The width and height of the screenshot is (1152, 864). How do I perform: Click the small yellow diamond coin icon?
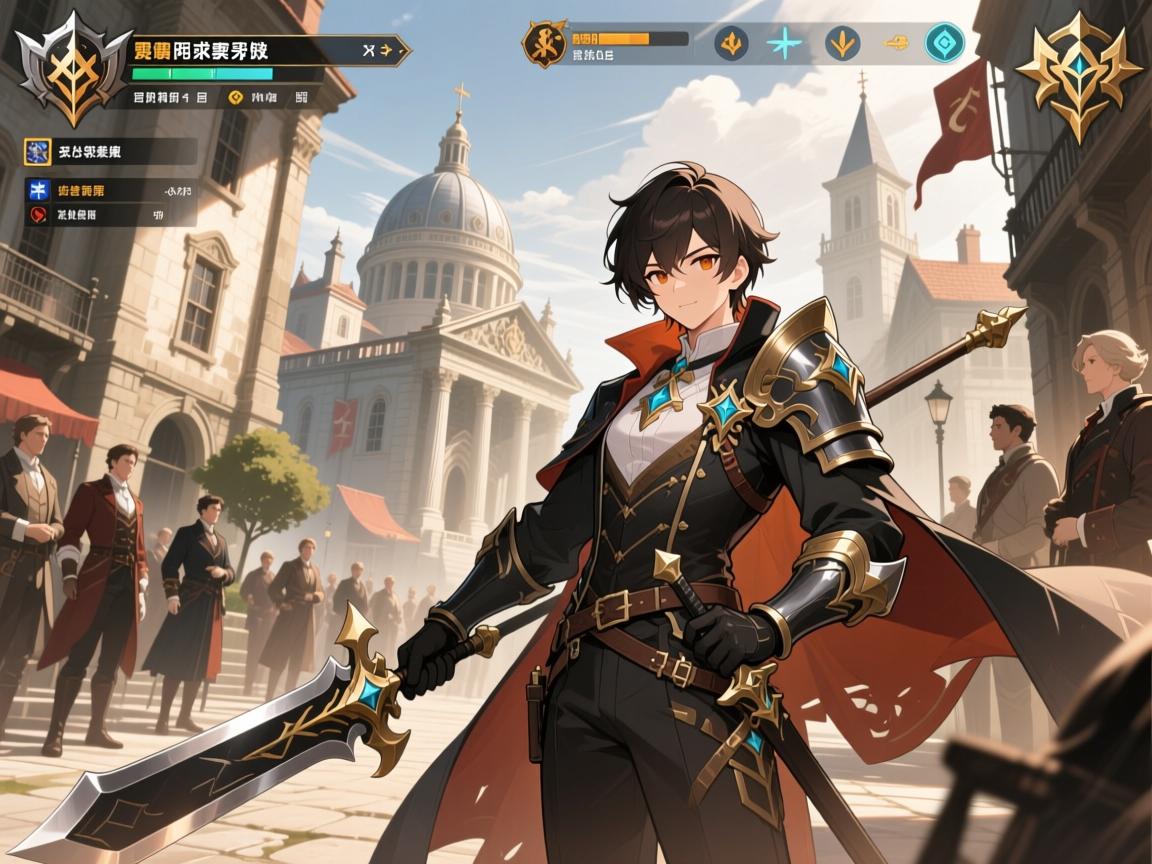236,97
